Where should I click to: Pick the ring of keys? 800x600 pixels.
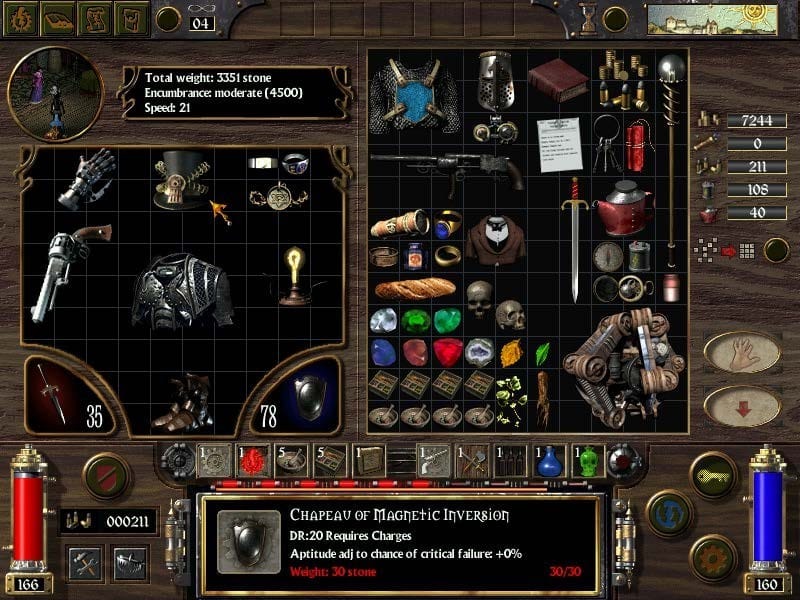click(x=608, y=140)
